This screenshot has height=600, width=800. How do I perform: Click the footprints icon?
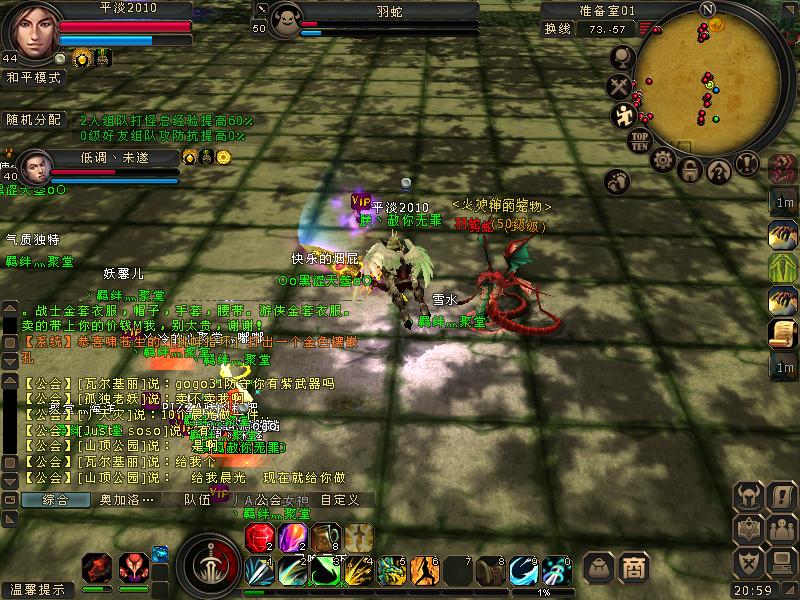pos(617,181)
